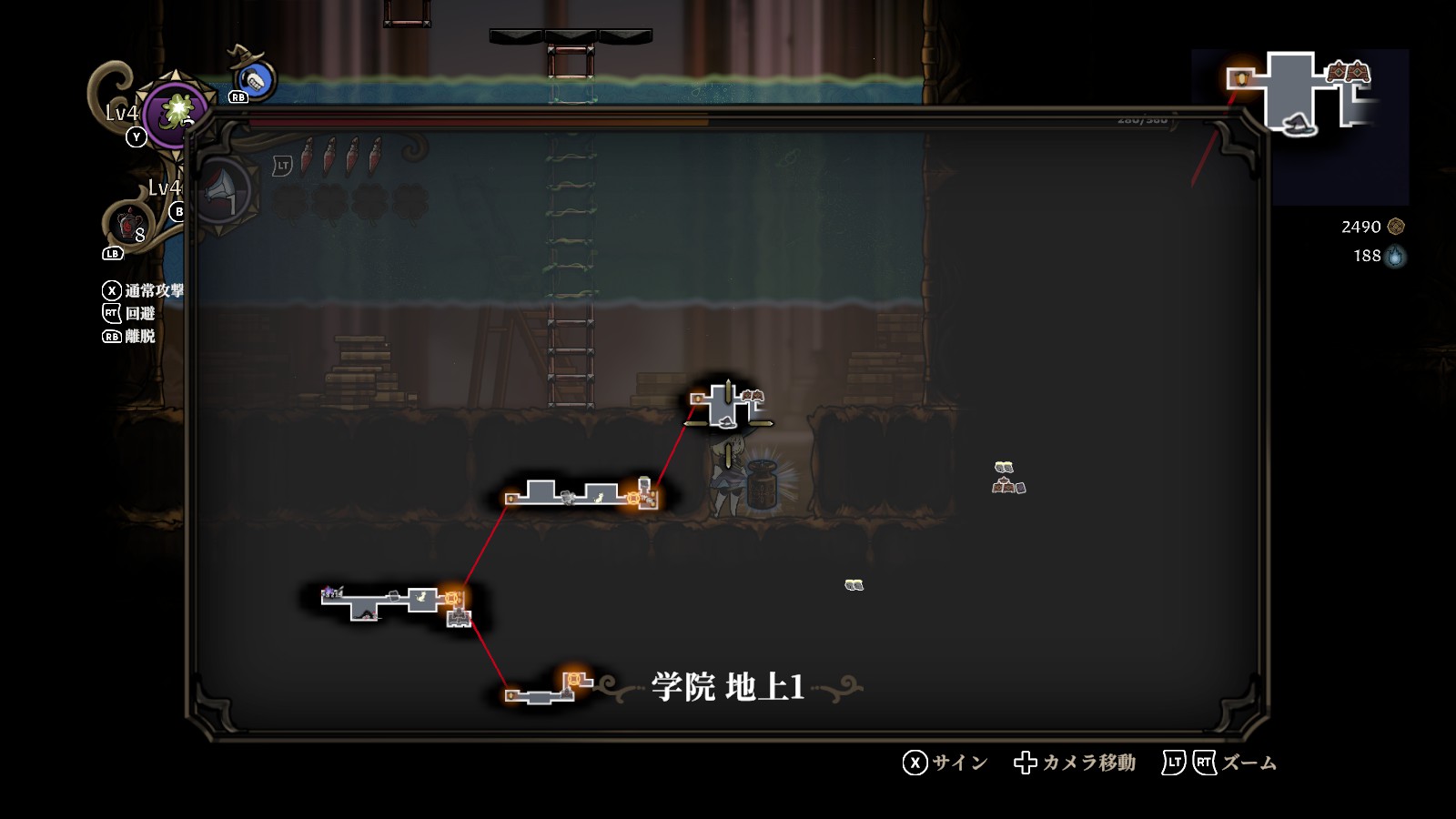Select the dimmed horn weapon icon
Viewport: 1456px width, 819px height.
point(221,191)
